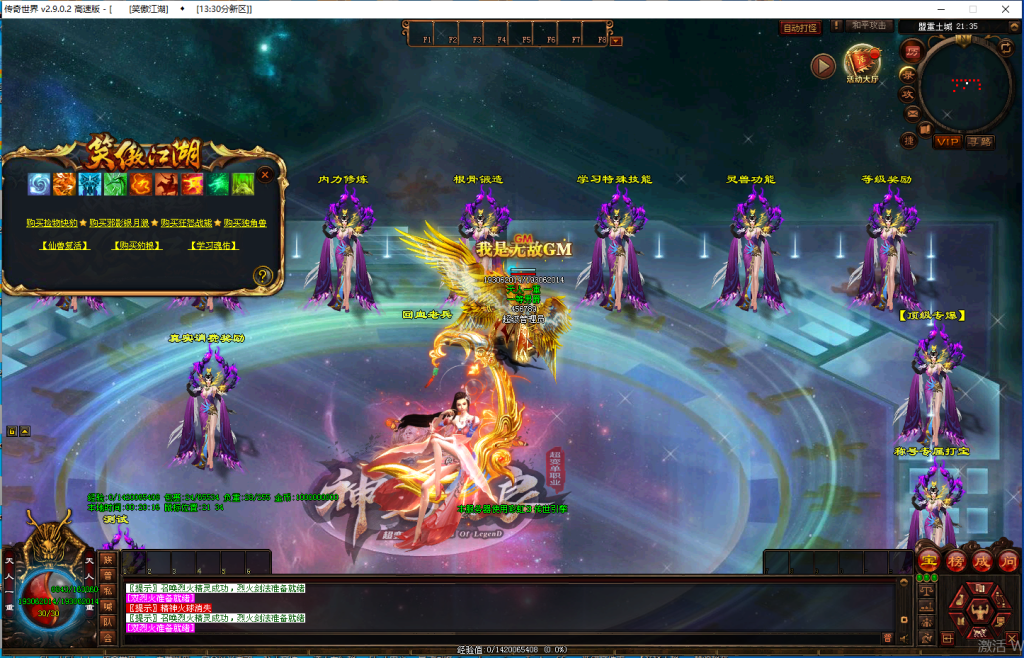Open the VIP button

(946, 141)
